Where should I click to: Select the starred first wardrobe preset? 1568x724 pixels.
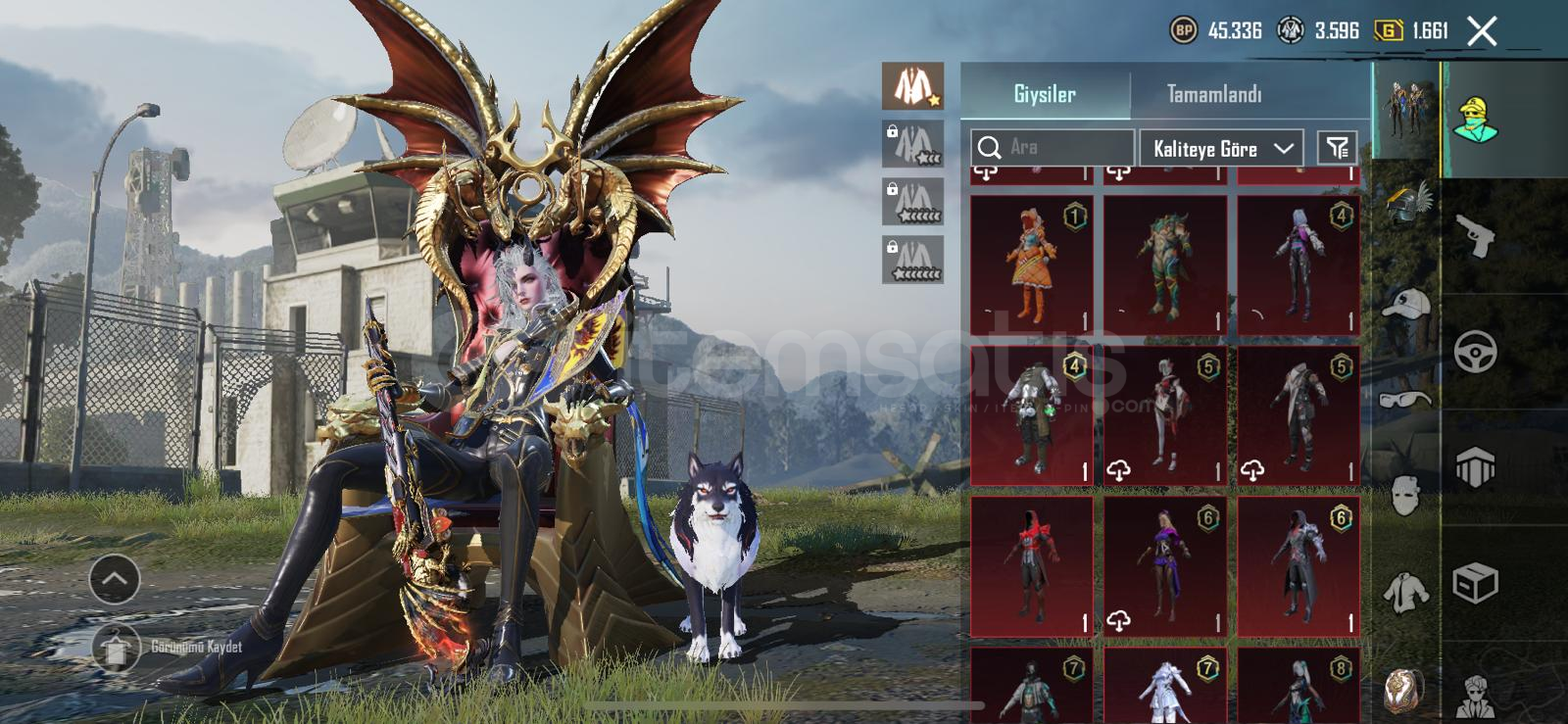912,86
